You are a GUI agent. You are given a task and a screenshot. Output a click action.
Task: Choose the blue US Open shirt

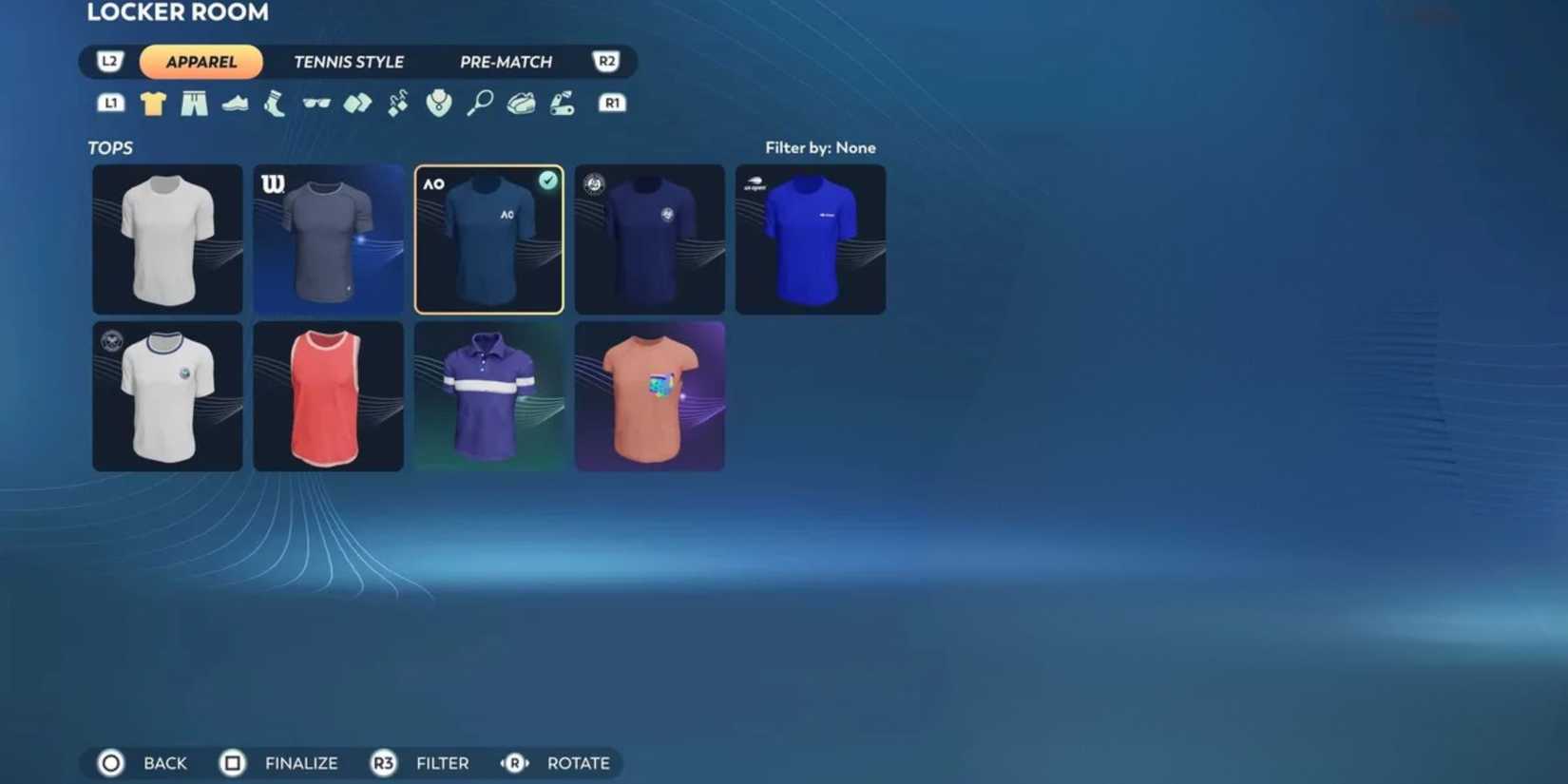810,239
